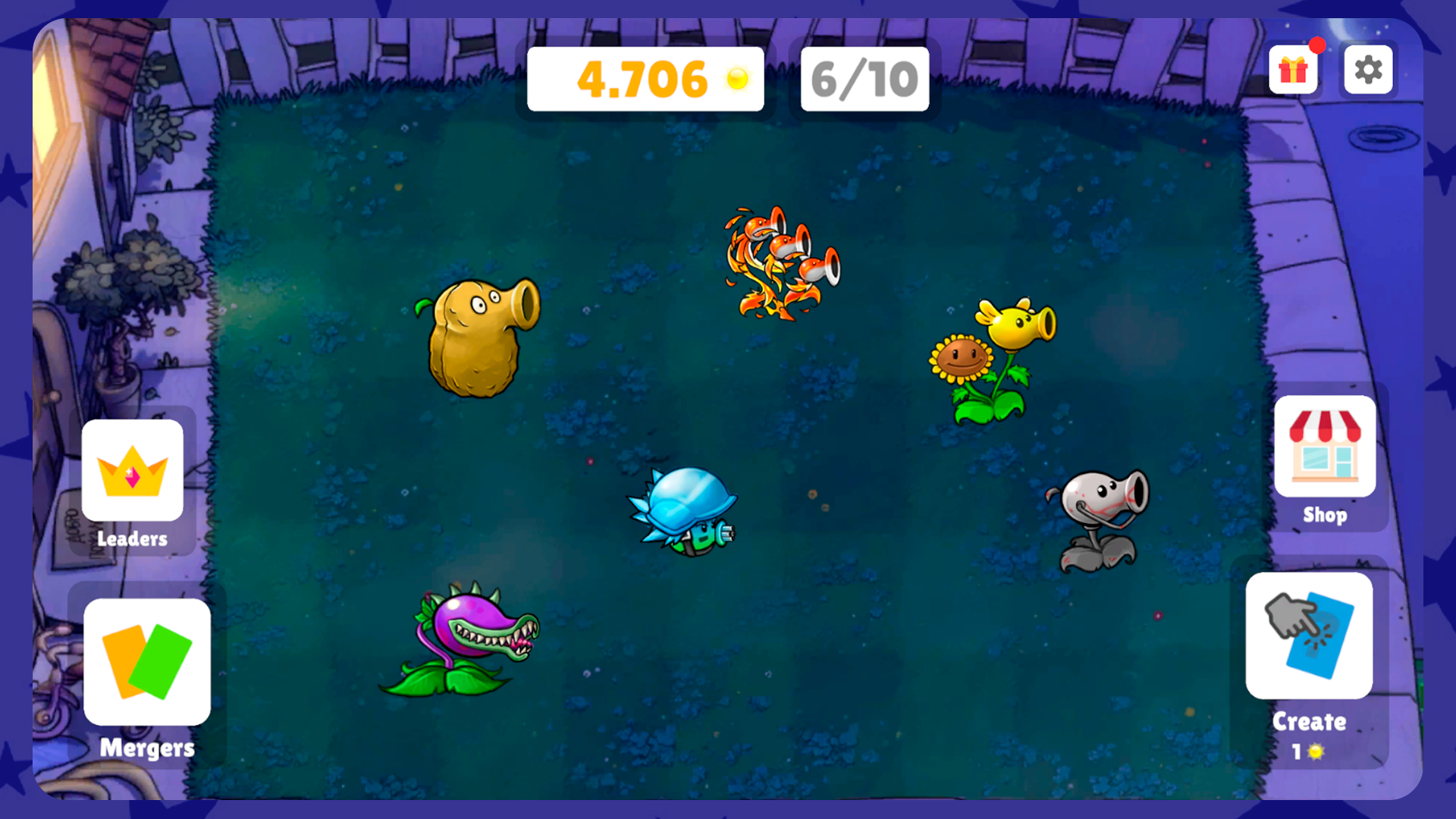1456x819 pixels.
Task: Tap the Create text label
Action: (x=1309, y=723)
